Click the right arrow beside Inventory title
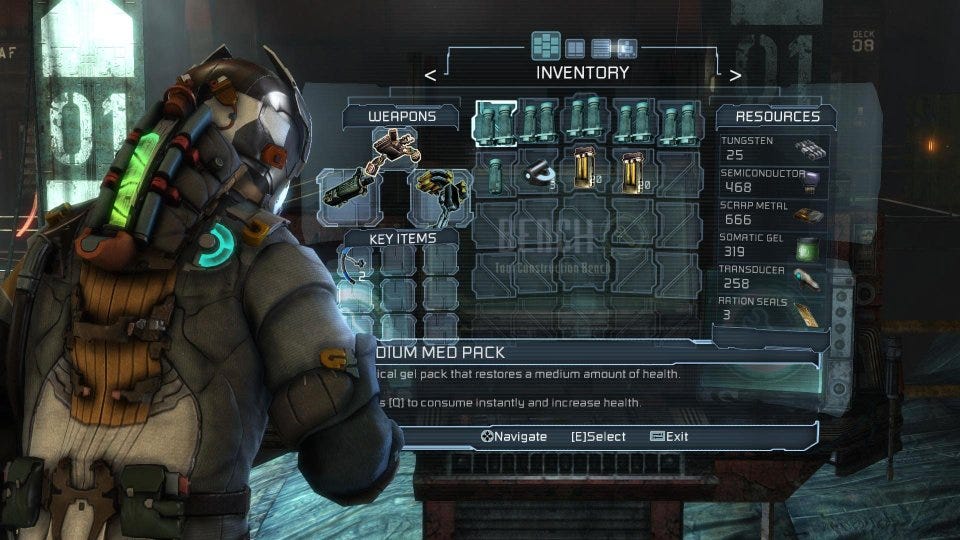This screenshot has height=540, width=960. (735, 74)
